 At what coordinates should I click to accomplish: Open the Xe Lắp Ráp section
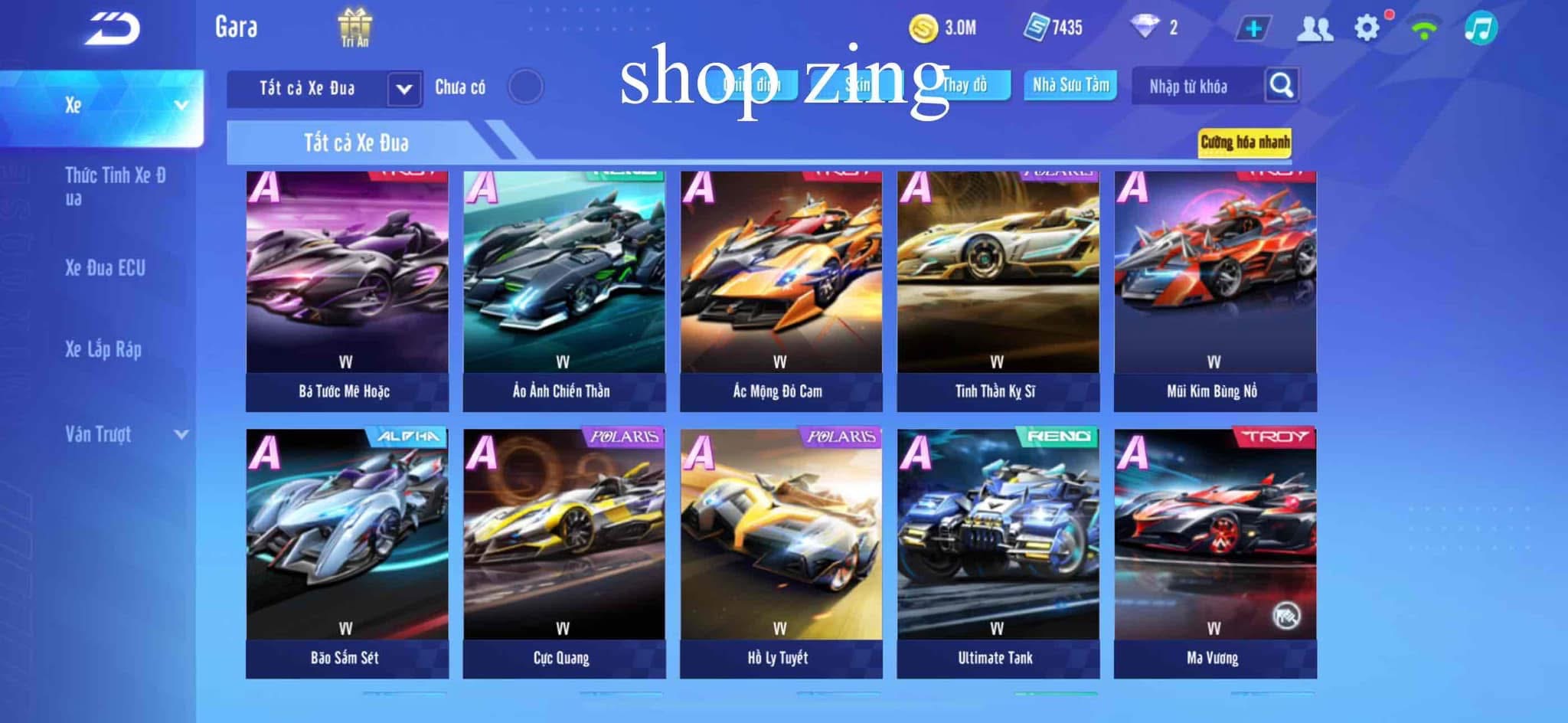(103, 349)
